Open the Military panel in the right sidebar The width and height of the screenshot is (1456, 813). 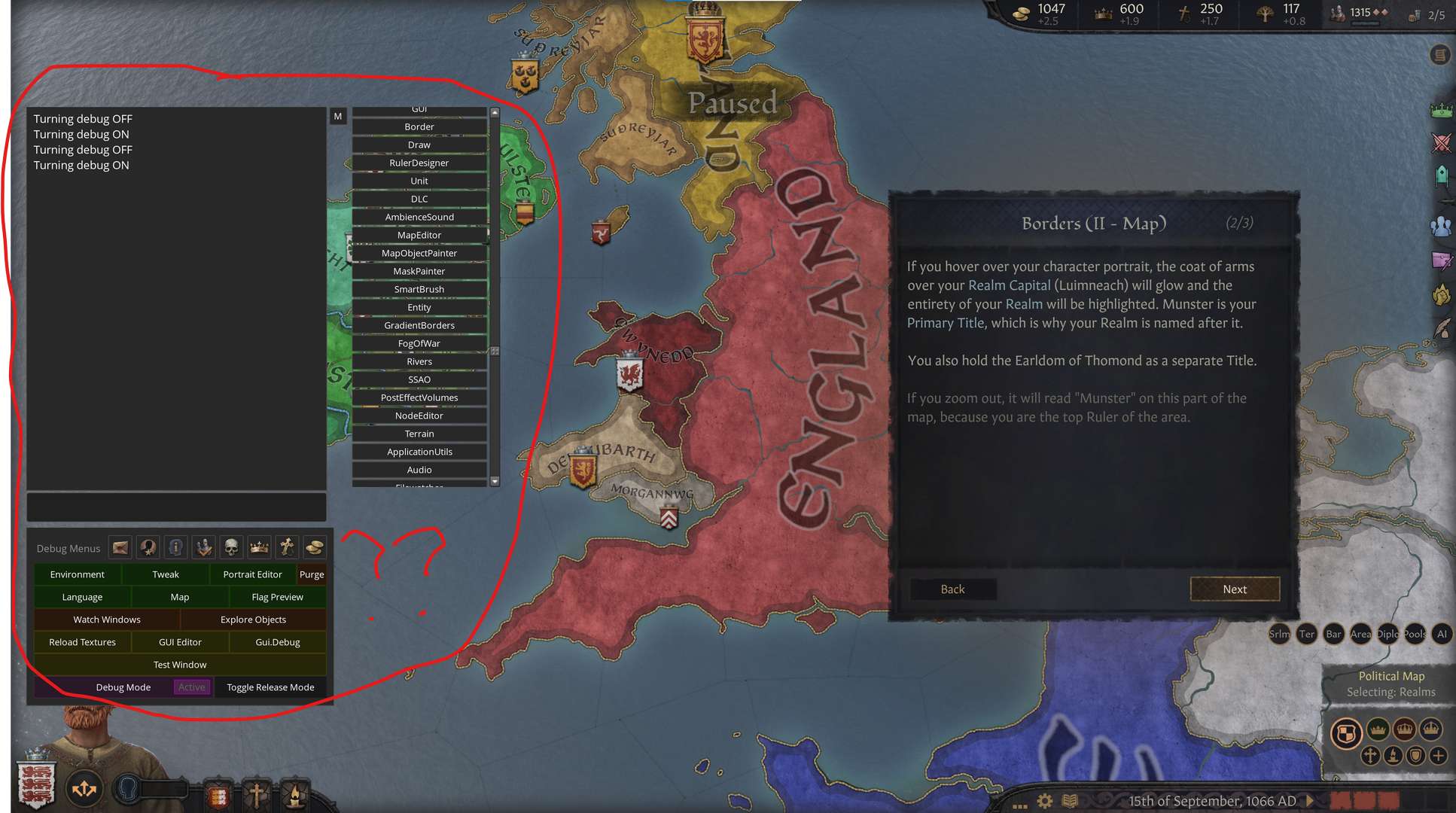coord(1443,143)
